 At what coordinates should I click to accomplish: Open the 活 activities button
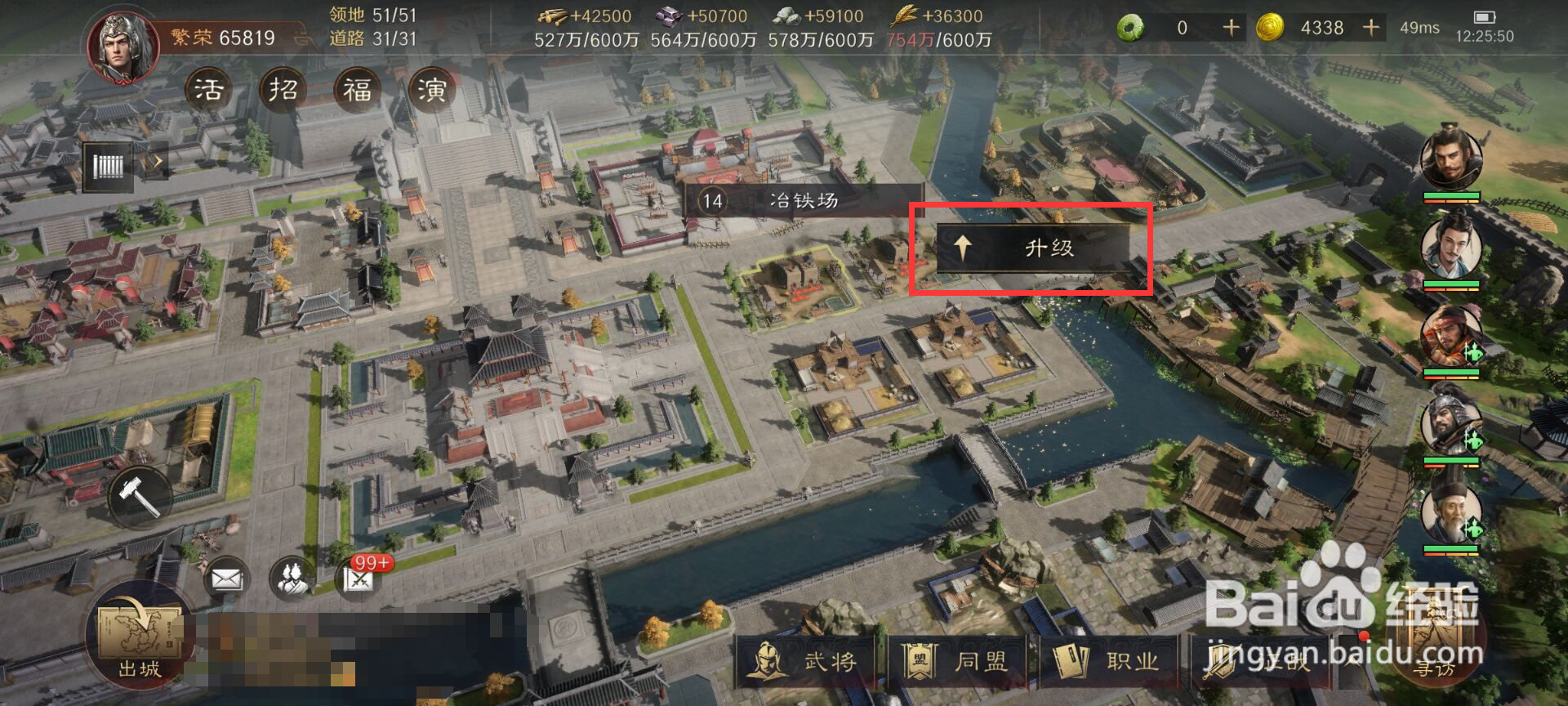pyautogui.click(x=208, y=89)
